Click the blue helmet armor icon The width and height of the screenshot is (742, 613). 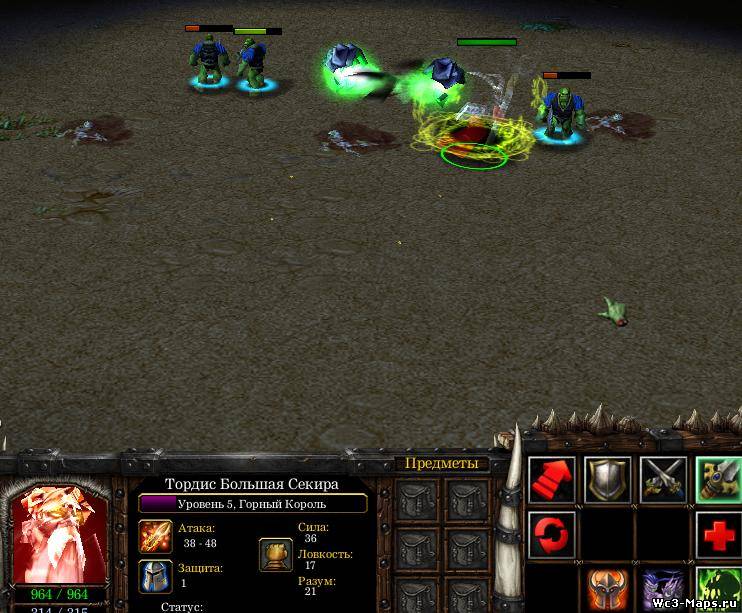(155, 576)
